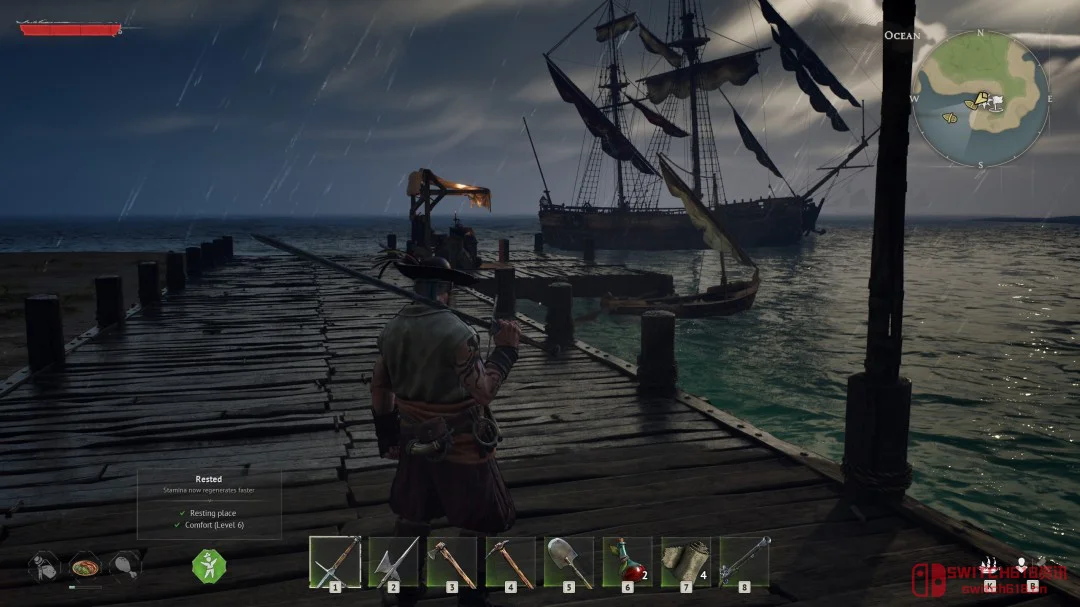
Task: Click the white flag marker on minimap
Action: click(x=996, y=99)
